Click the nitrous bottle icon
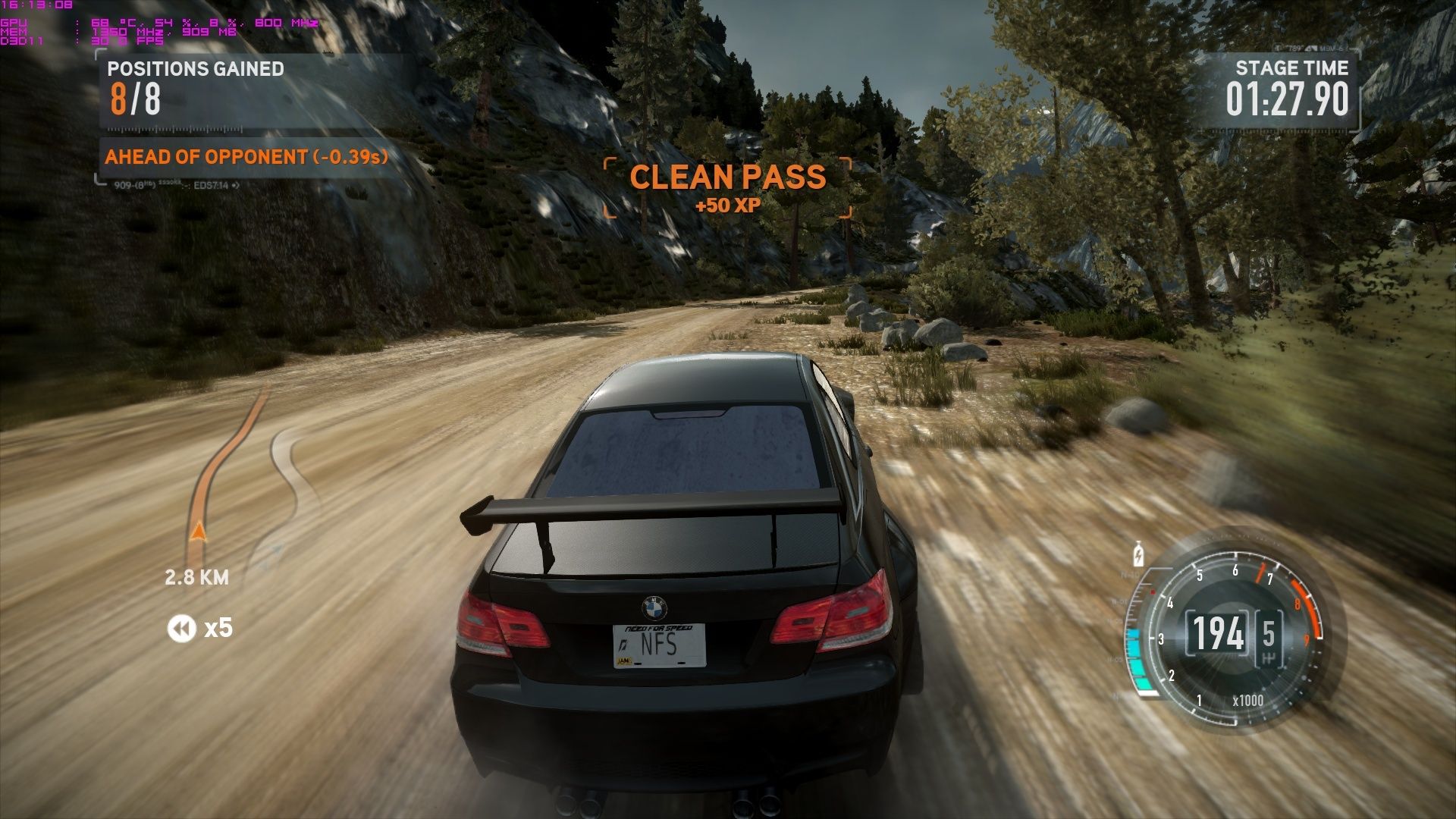This screenshot has height=819, width=1456. click(1137, 554)
